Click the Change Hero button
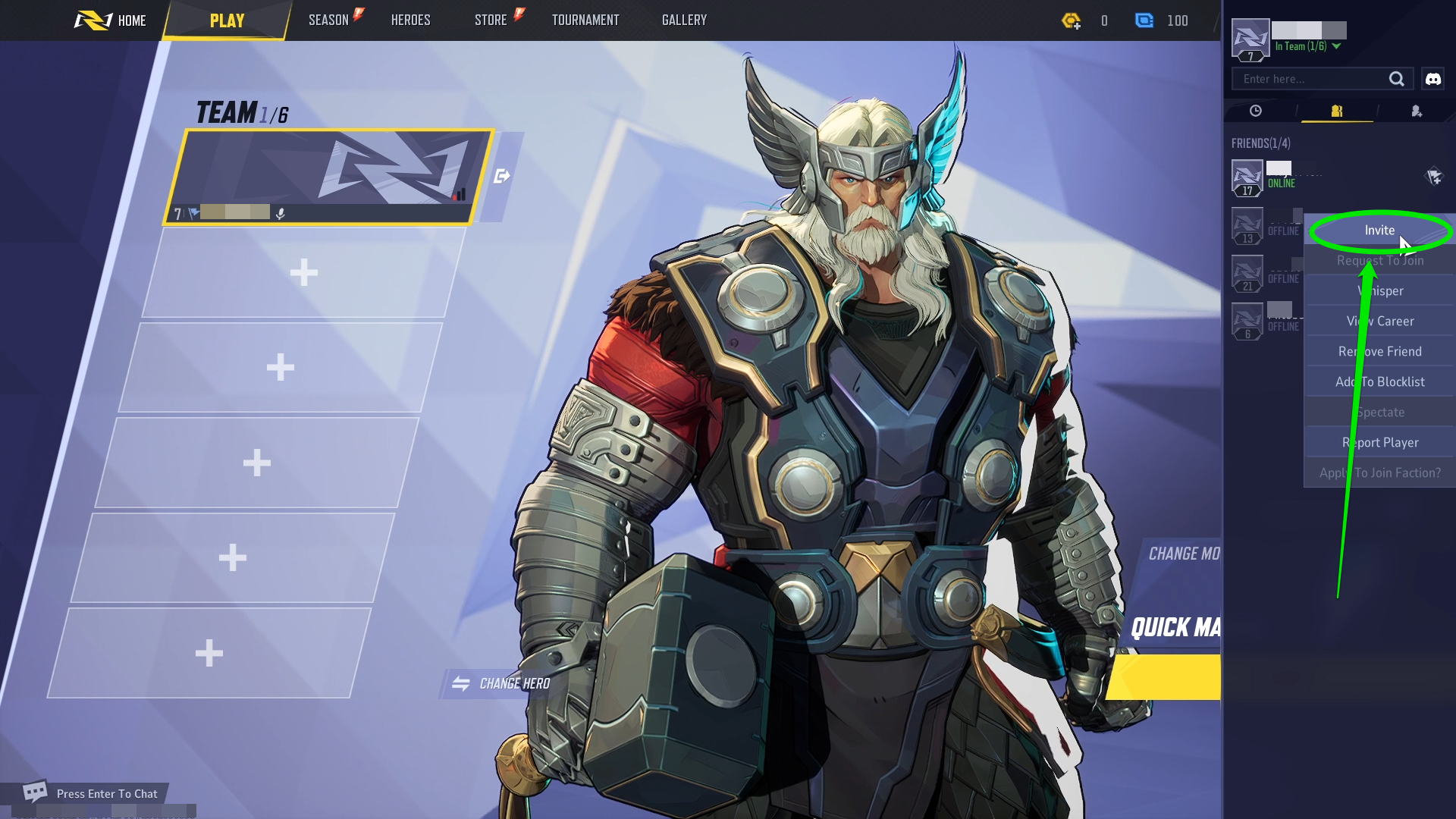The height and width of the screenshot is (819, 1456). click(501, 684)
